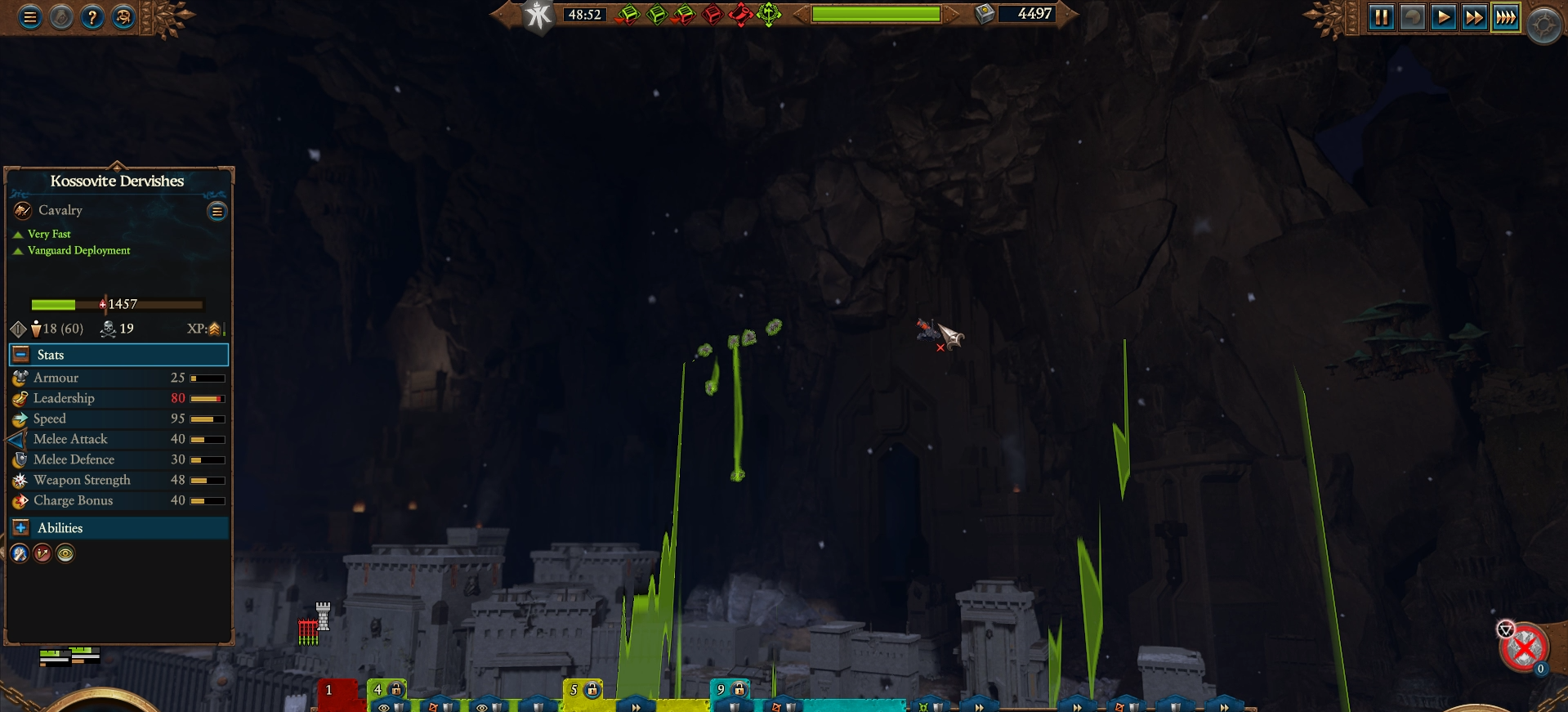Click the Speed stat icon
Image resolution: width=1568 pixels, height=712 pixels.
tap(20, 419)
